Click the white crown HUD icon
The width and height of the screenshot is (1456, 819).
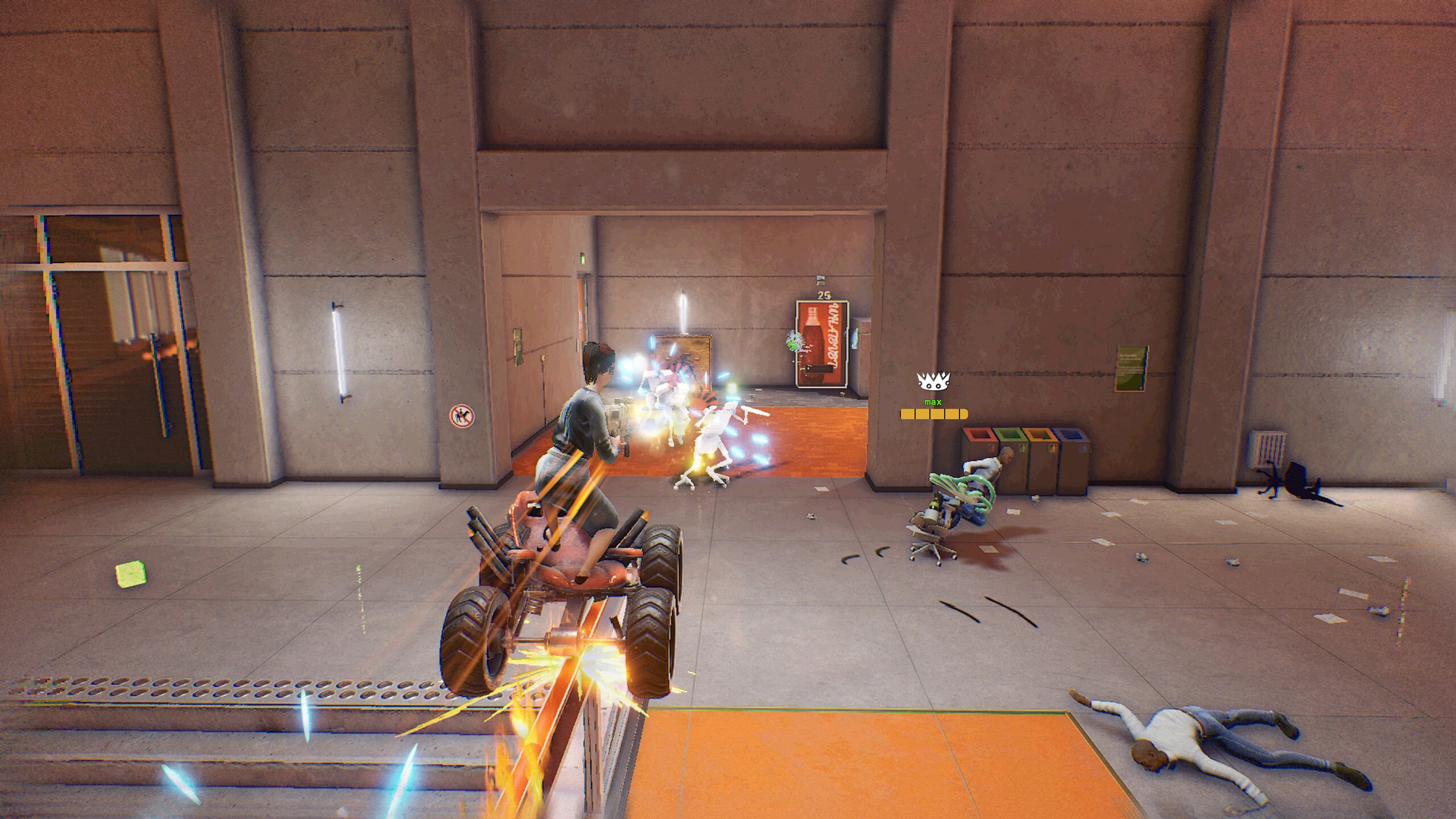[x=933, y=382]
